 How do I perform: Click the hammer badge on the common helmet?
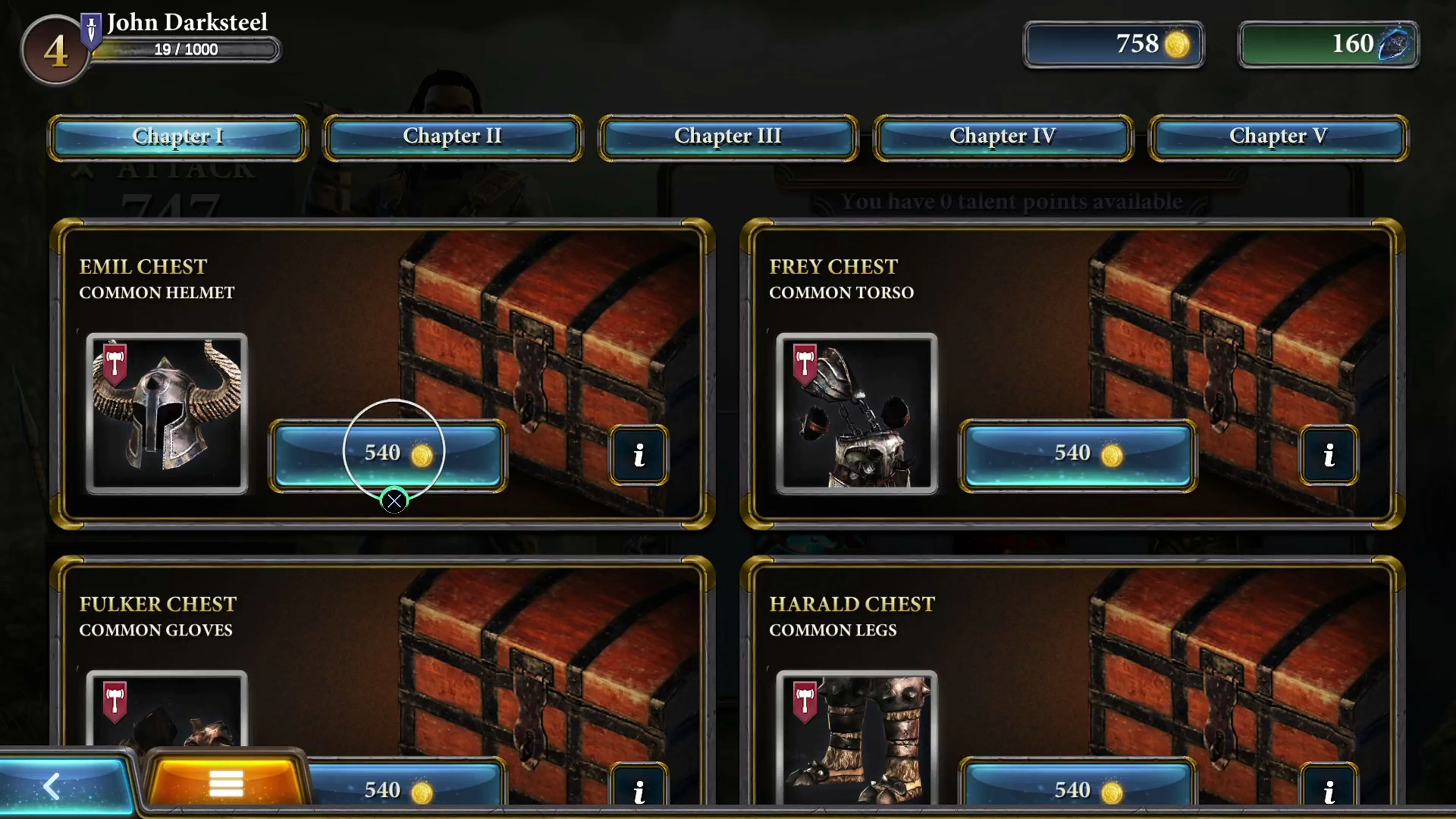click(116, 364)
